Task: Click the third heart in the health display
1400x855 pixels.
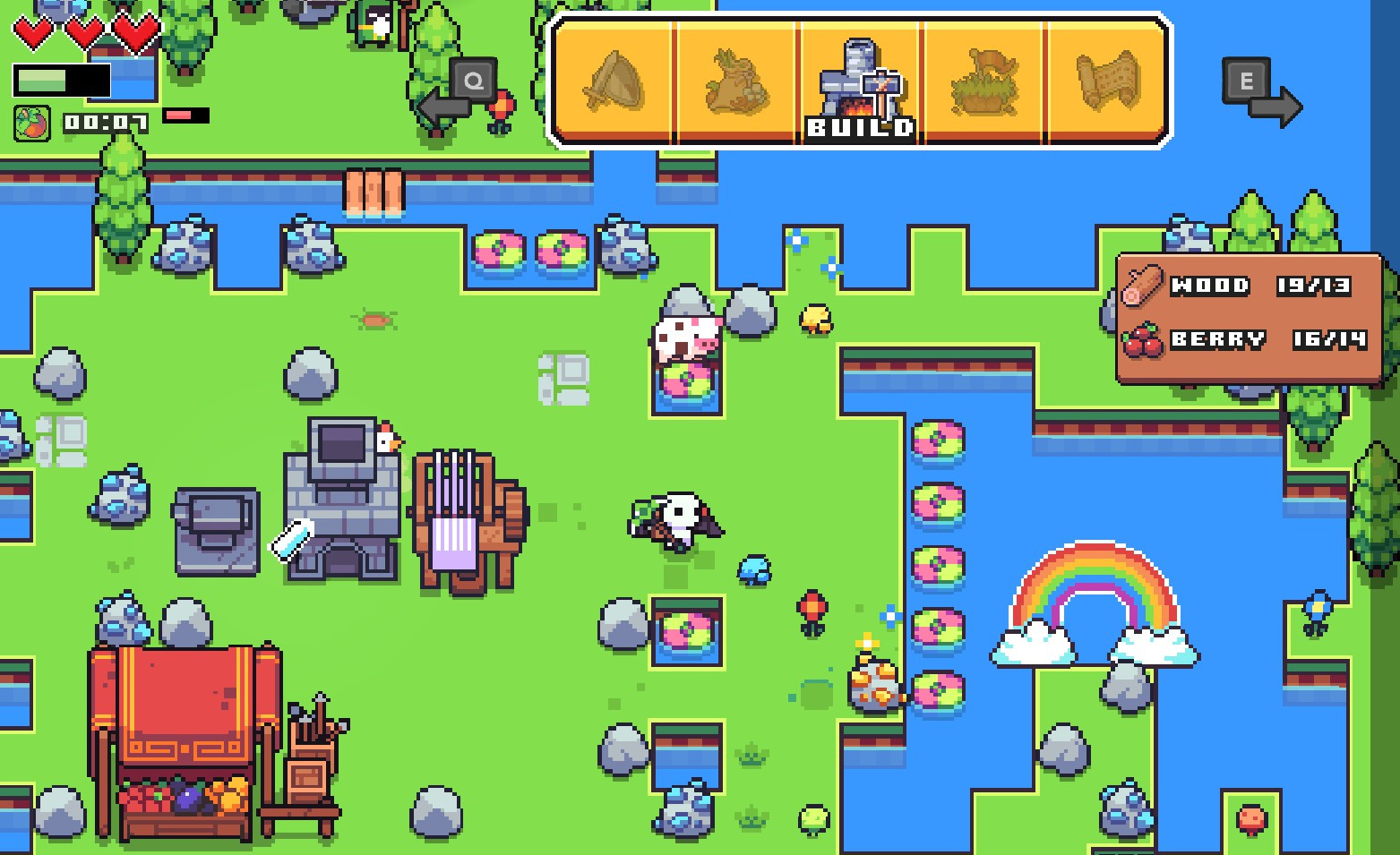Action: pyautogui.click(x=134, y=34)
